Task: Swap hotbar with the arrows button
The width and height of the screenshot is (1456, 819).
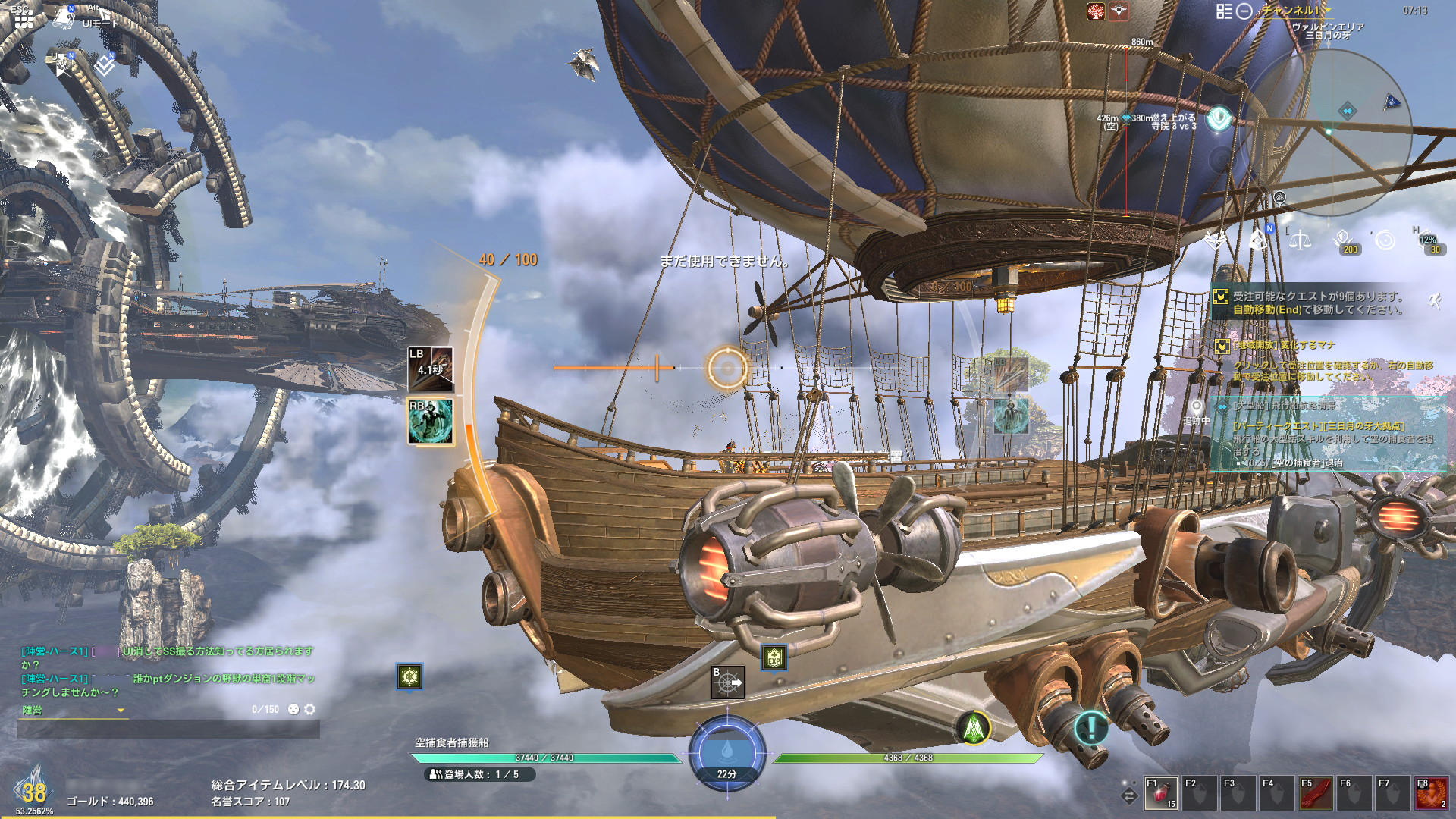Action: [1129, 795]
